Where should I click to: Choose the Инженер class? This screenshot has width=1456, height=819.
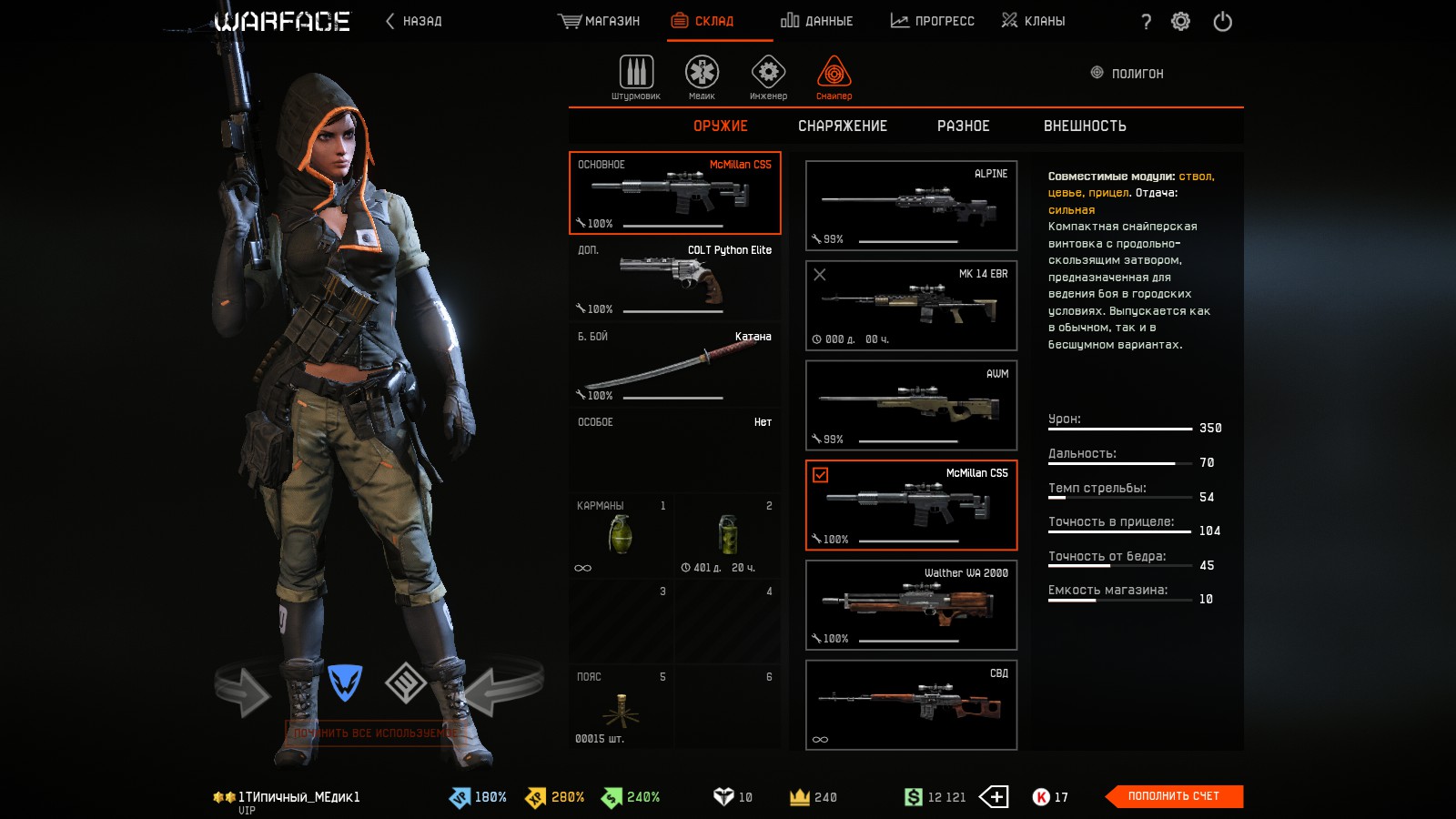(768, 76)
